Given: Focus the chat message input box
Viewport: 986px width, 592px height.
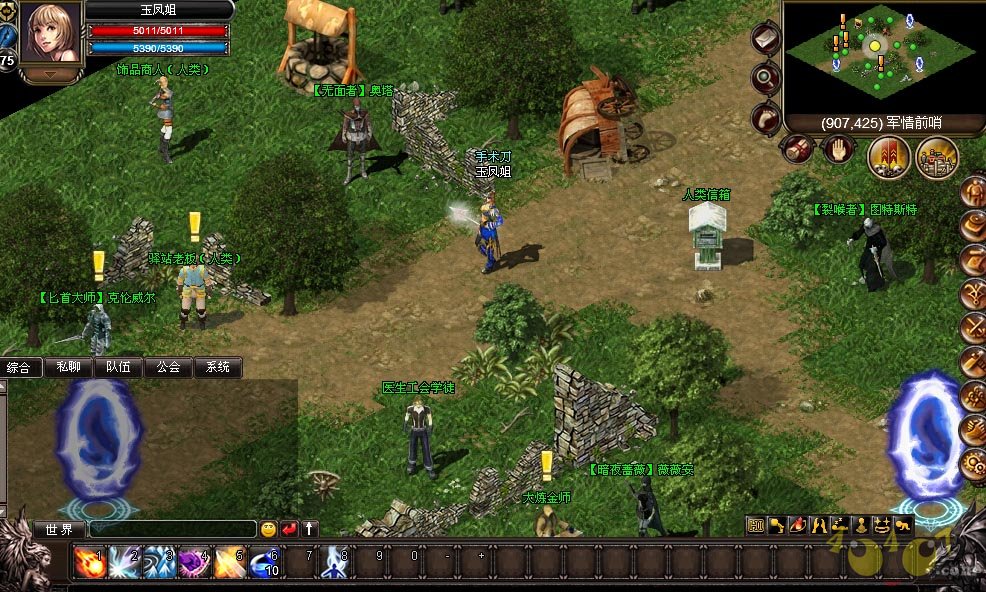Looking at the screenshot, I should pos(172,529).
